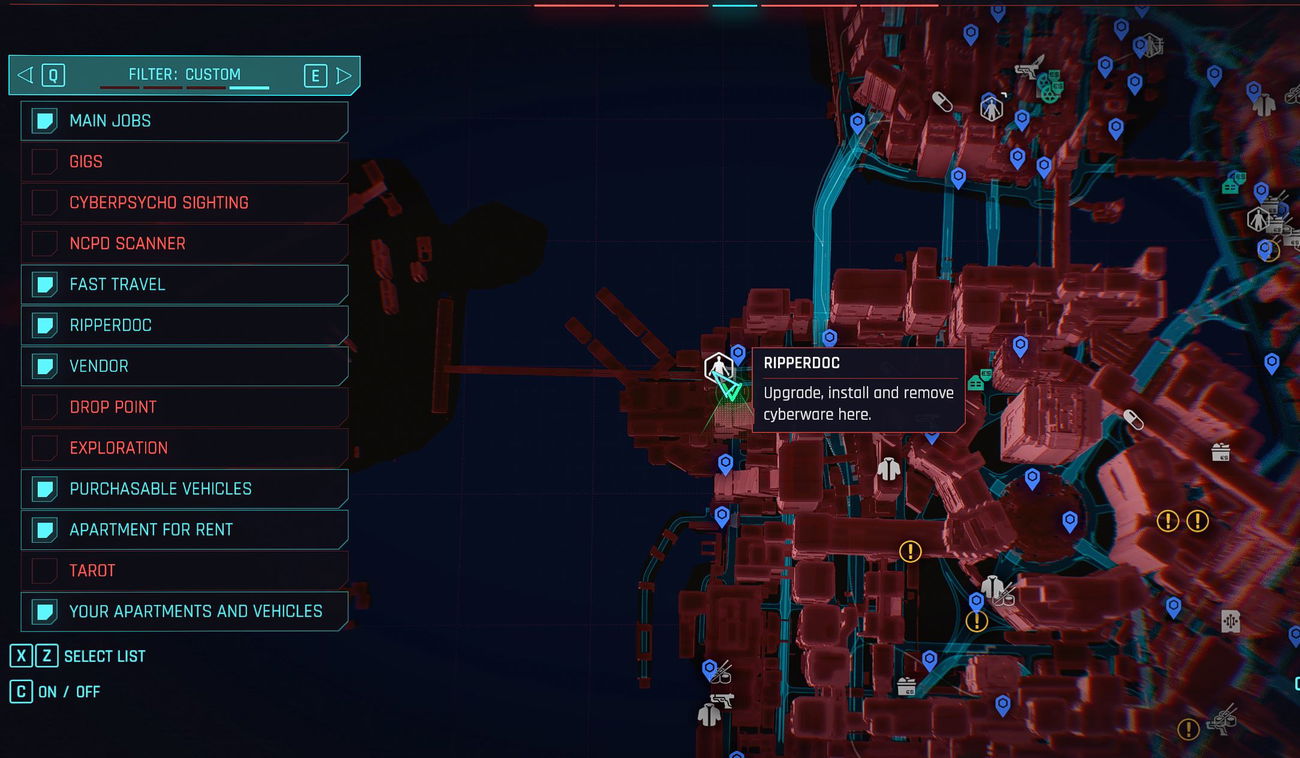This screenshot has width=1300, height=758.
Task: Click the white pill-shaped medpoint icon
Action: point(942,102)
